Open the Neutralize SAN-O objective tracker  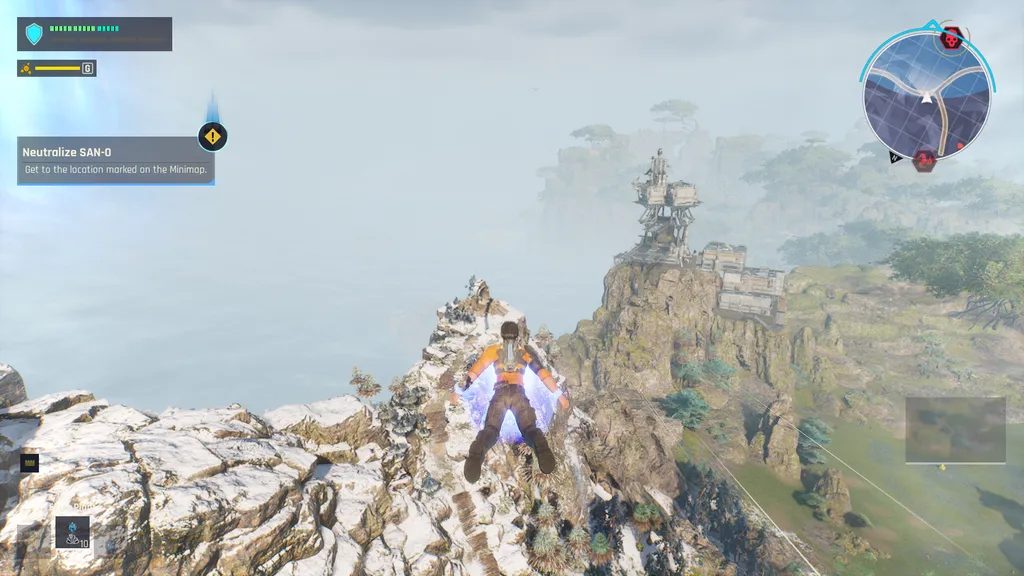(116, 161)
